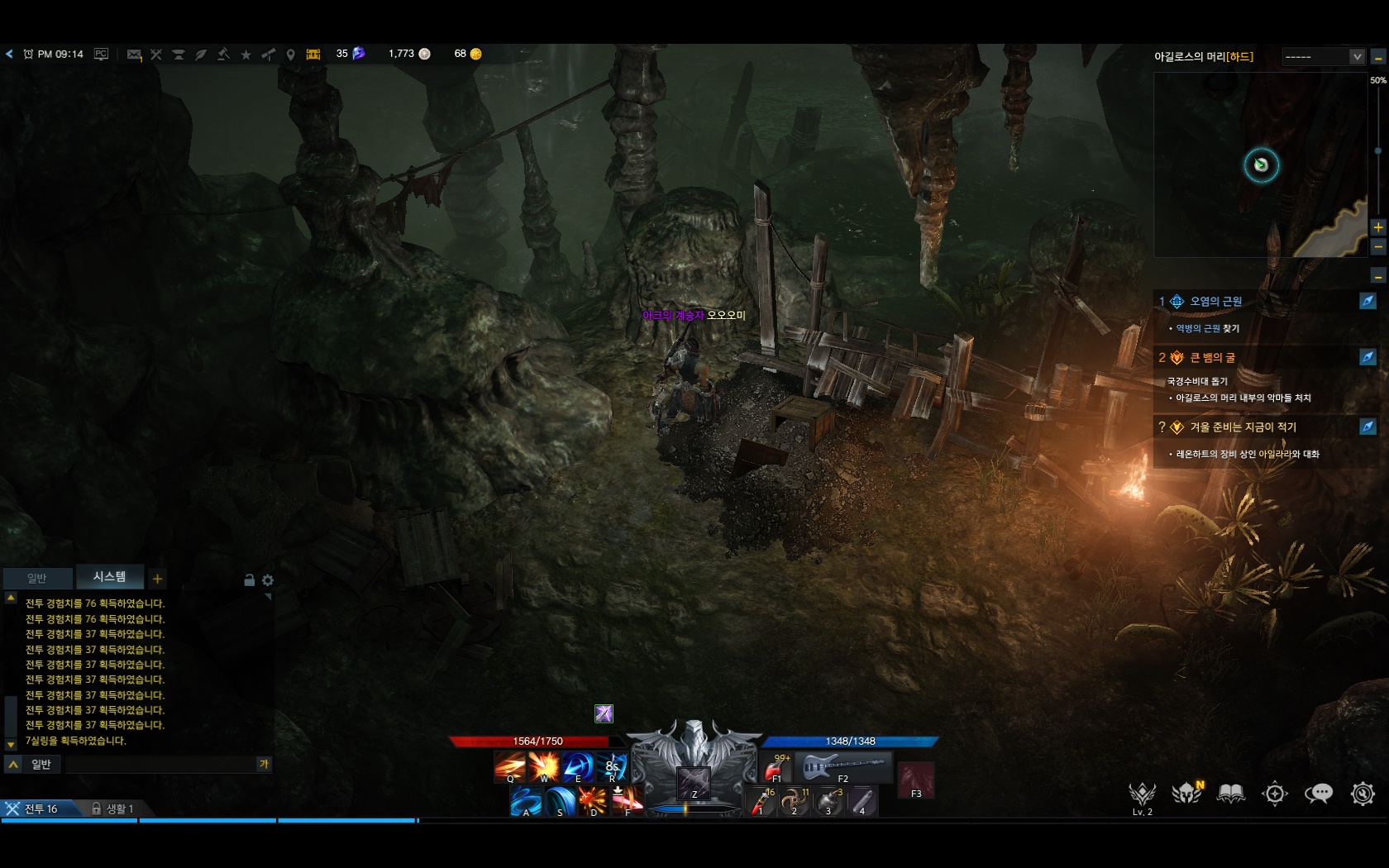The width and height of the screenshot is (1389, 868).
Task: Add a new chat tab
Action: pos(157,579)
